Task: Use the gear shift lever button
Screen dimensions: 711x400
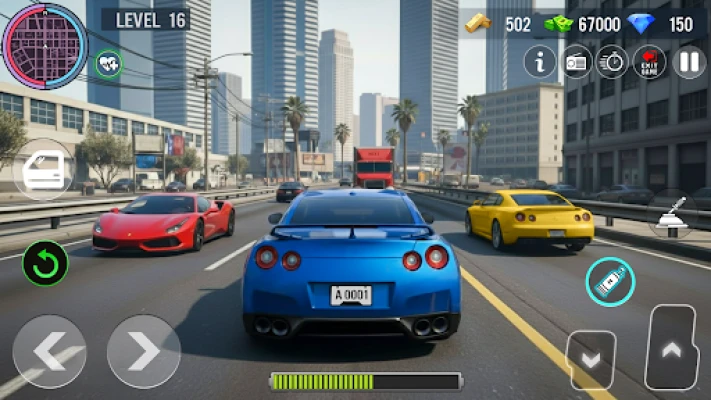Action: tap(671, 214)
